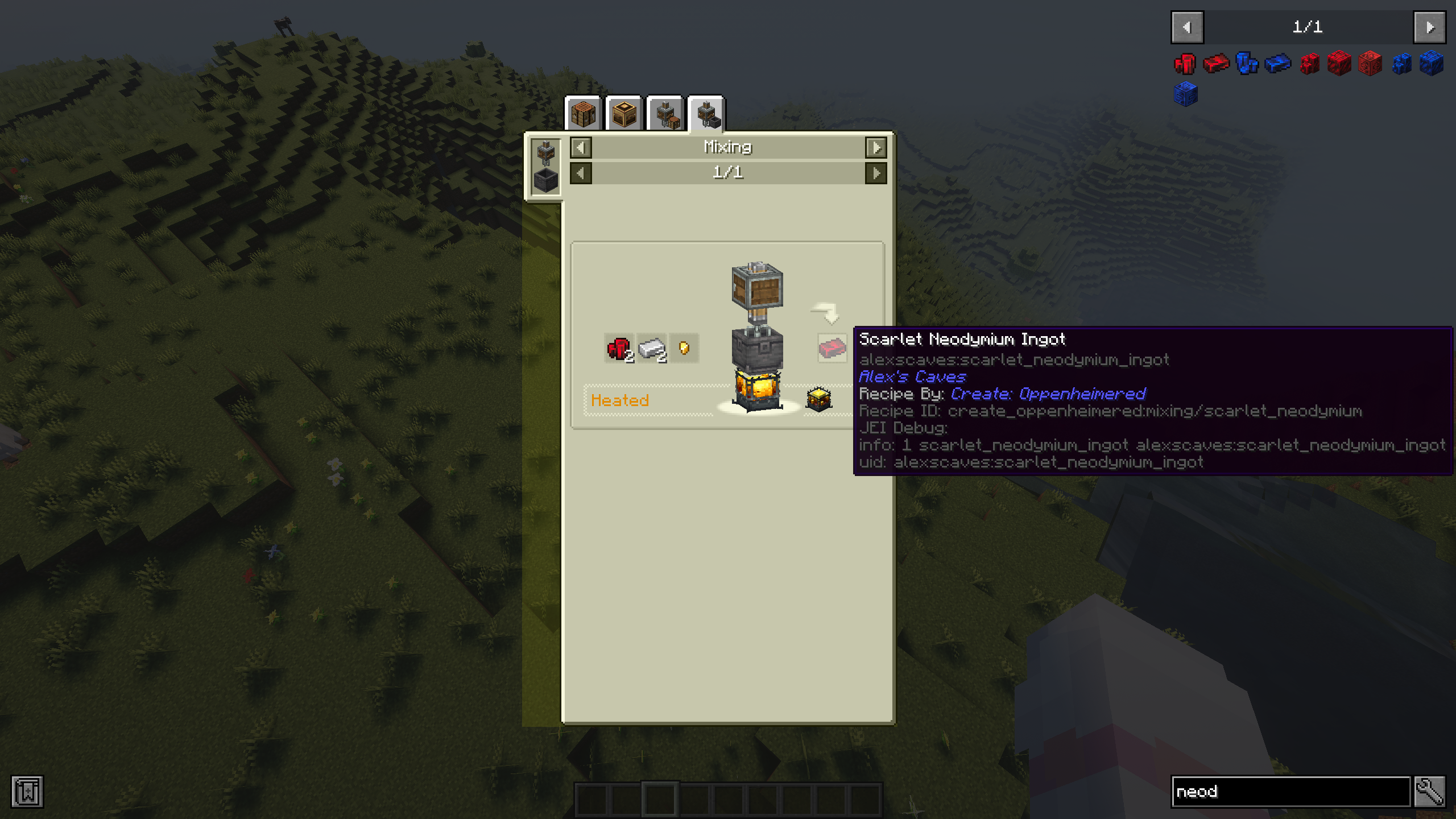The height and width of the screenshot is (819, 1456).
Task: Go to next recipe category beside Mixing
Action: coord(876,148)
